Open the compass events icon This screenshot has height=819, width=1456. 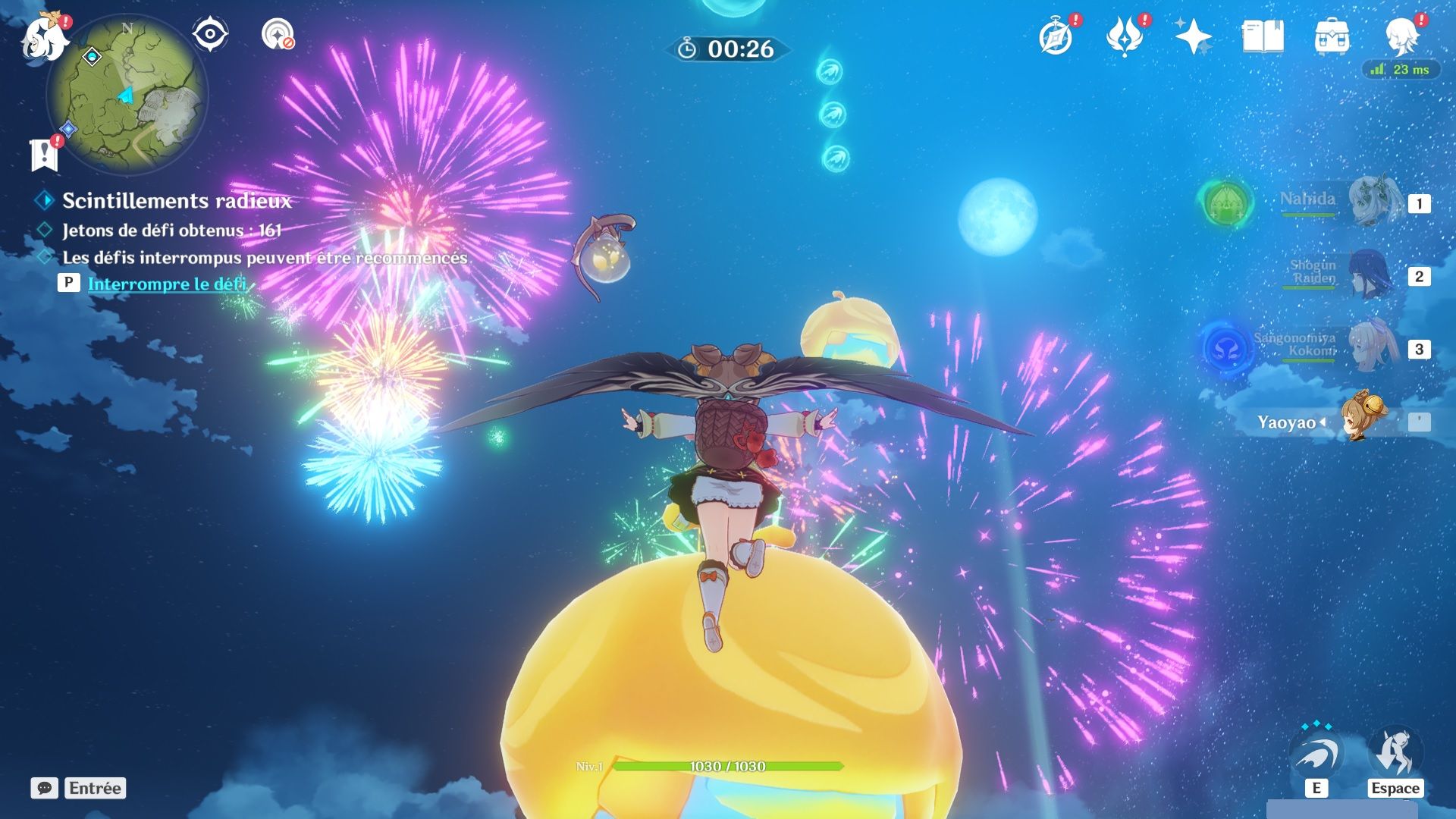[1056, 36]
